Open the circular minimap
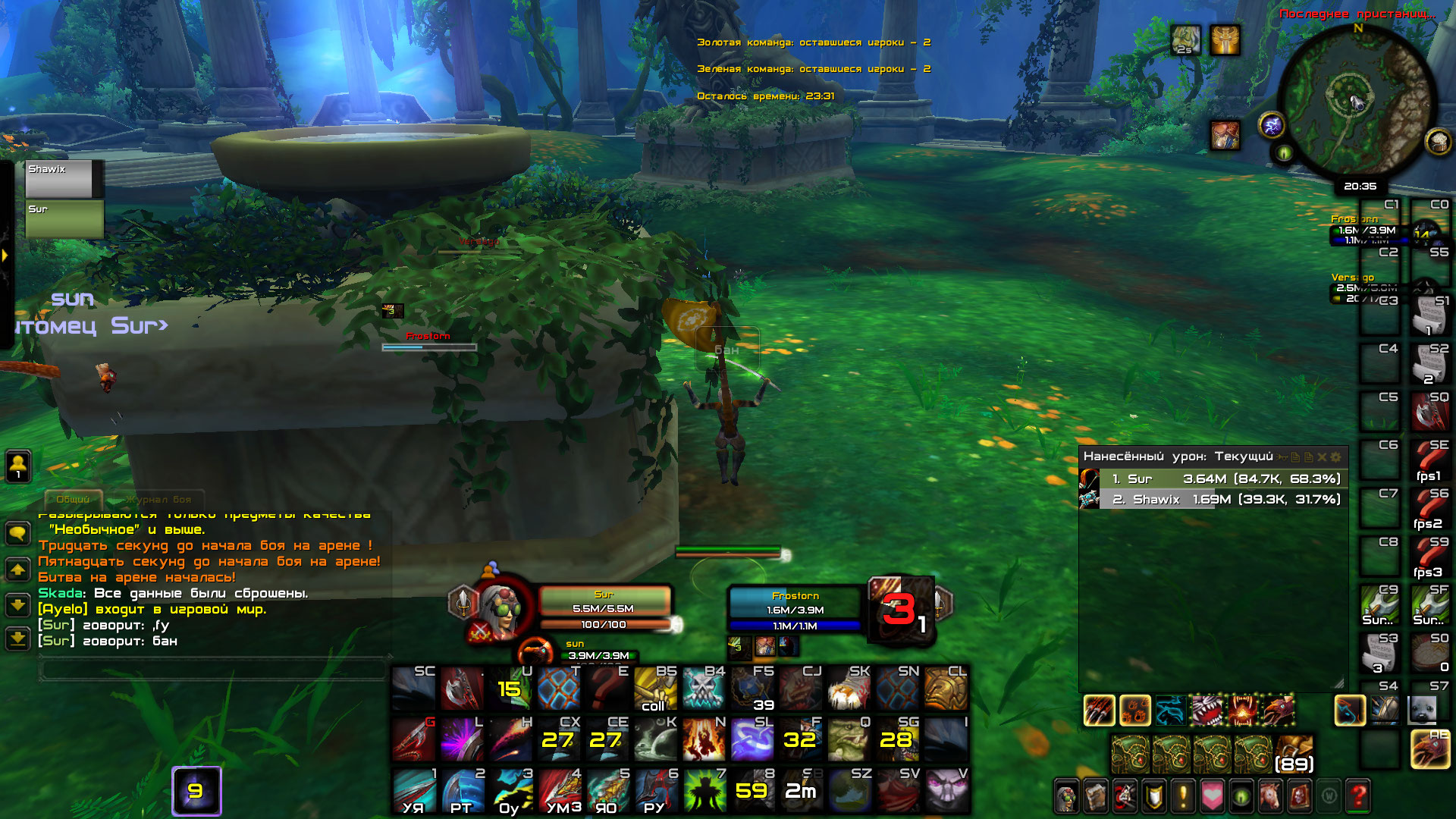 1357,101
